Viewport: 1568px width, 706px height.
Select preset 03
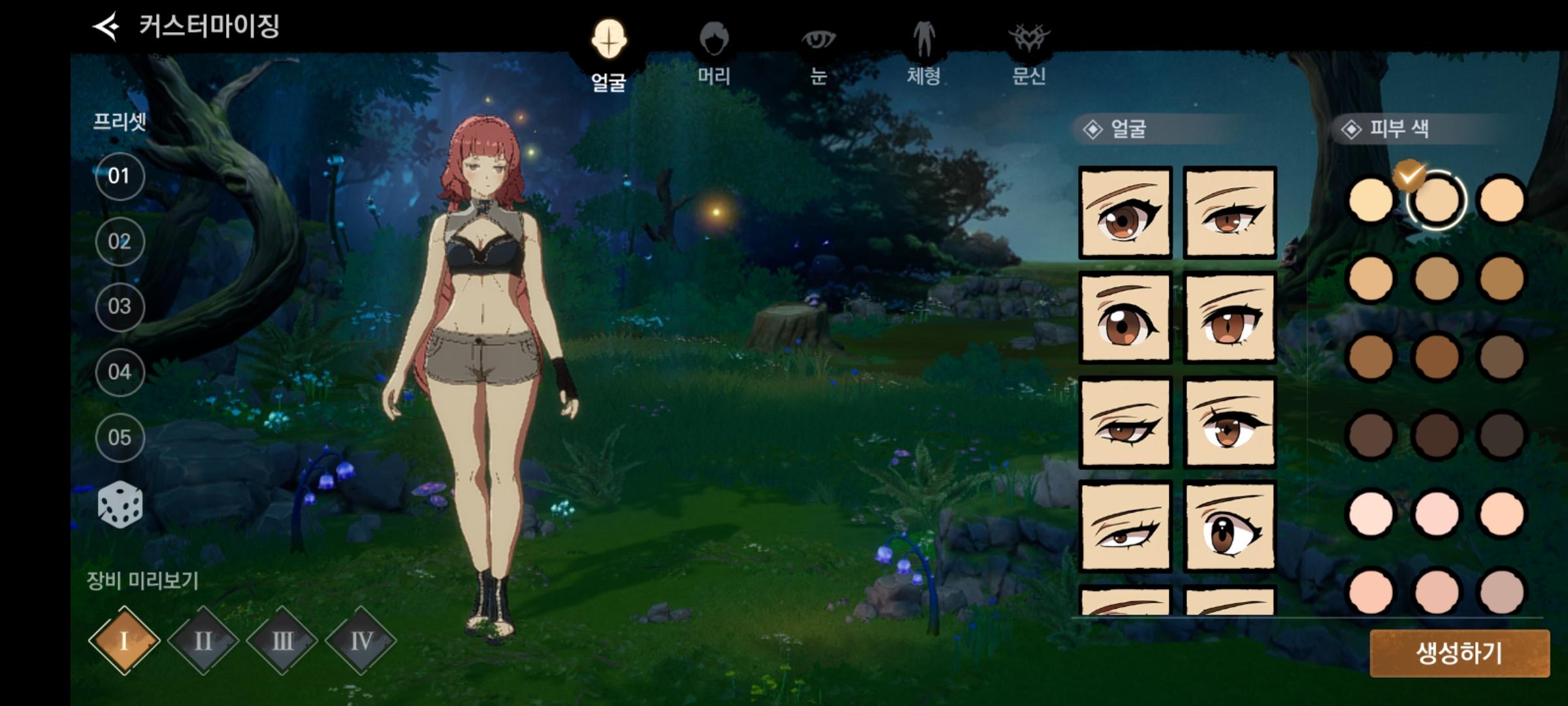(120, 307)
